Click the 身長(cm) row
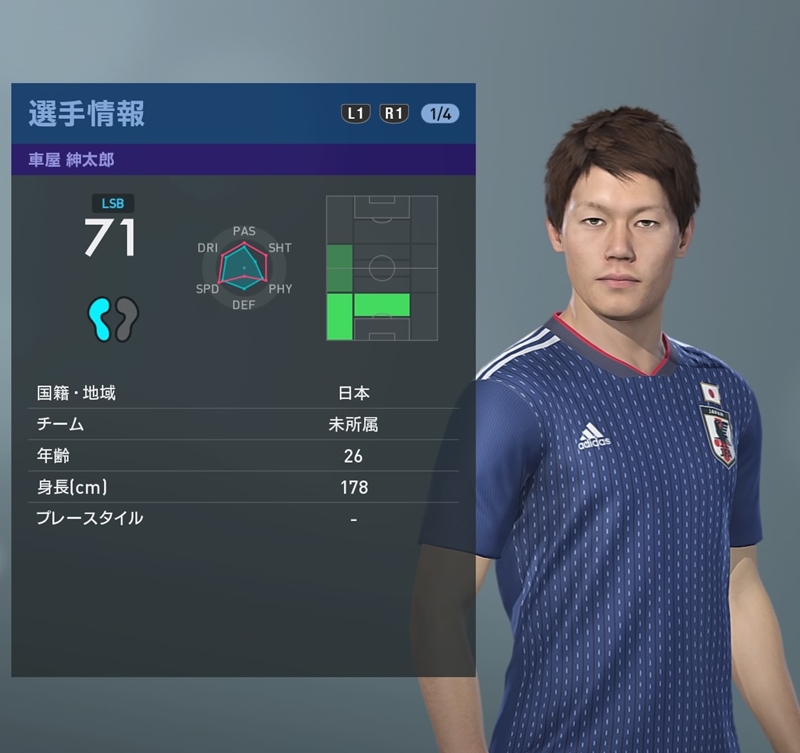The width and height of the screenshot is (800, 753). pyautogui.click(x=243, y=487)
